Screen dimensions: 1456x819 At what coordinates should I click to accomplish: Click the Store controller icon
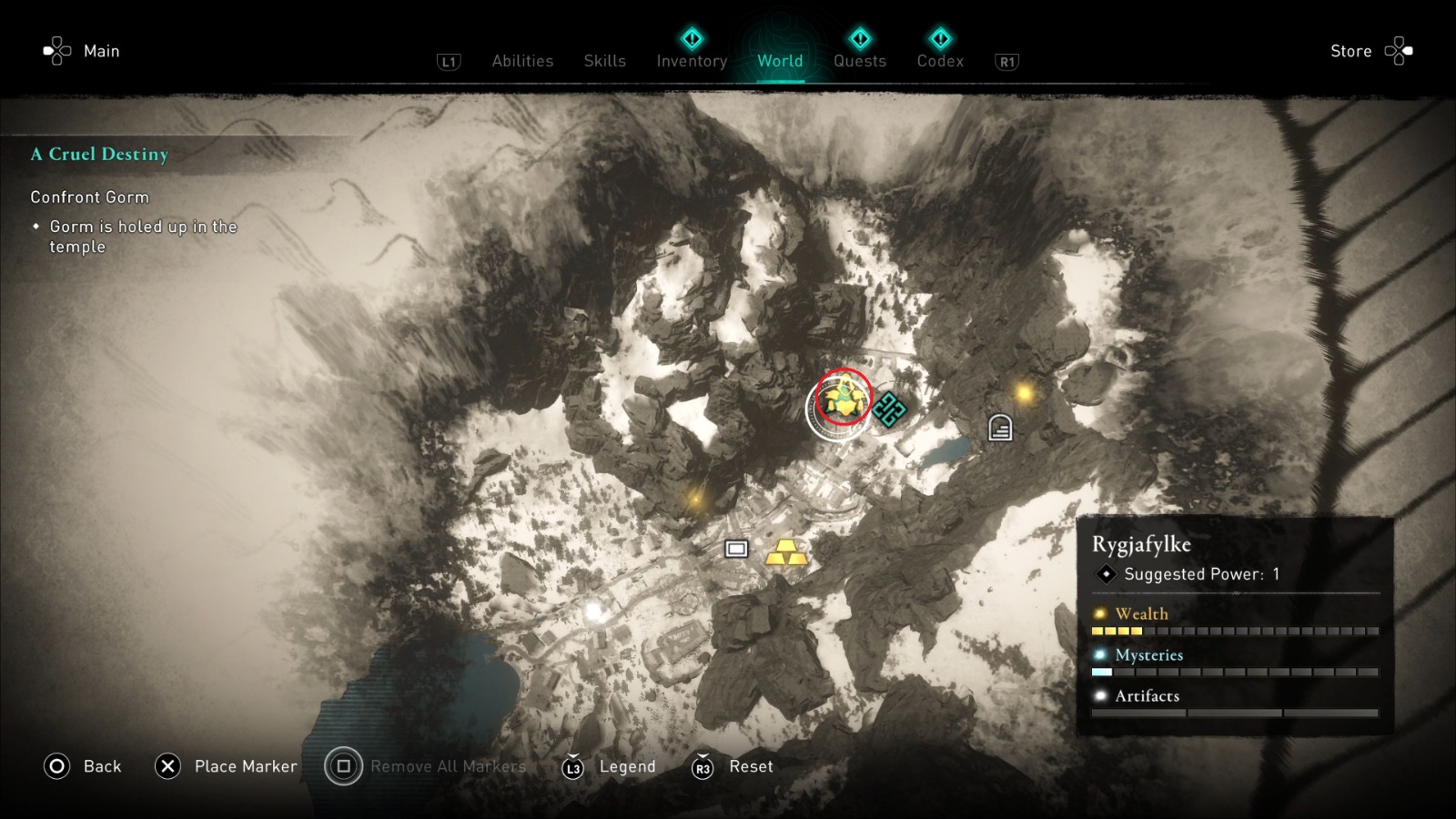[1399, 51]
